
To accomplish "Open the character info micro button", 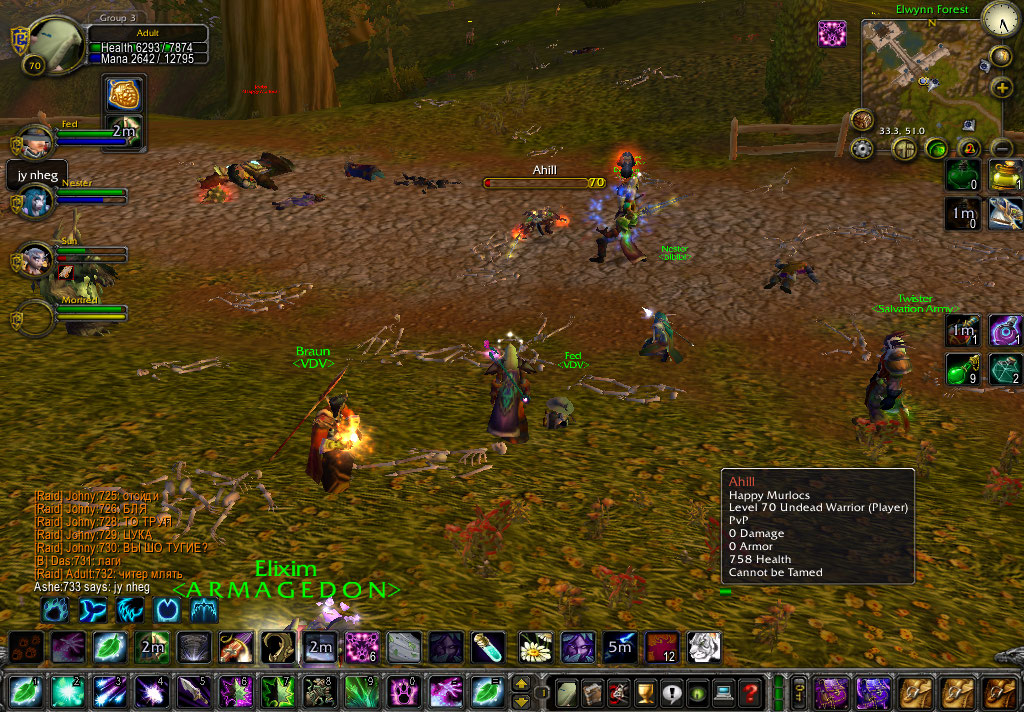I will [567, 692].
